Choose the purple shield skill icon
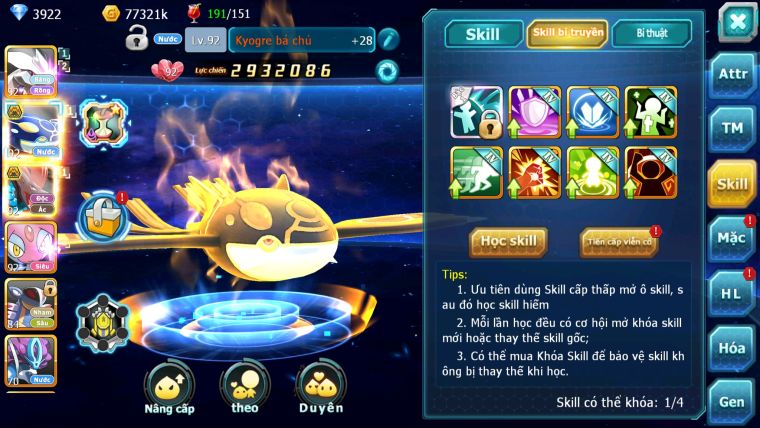760x428 pixels. (534, 112)
